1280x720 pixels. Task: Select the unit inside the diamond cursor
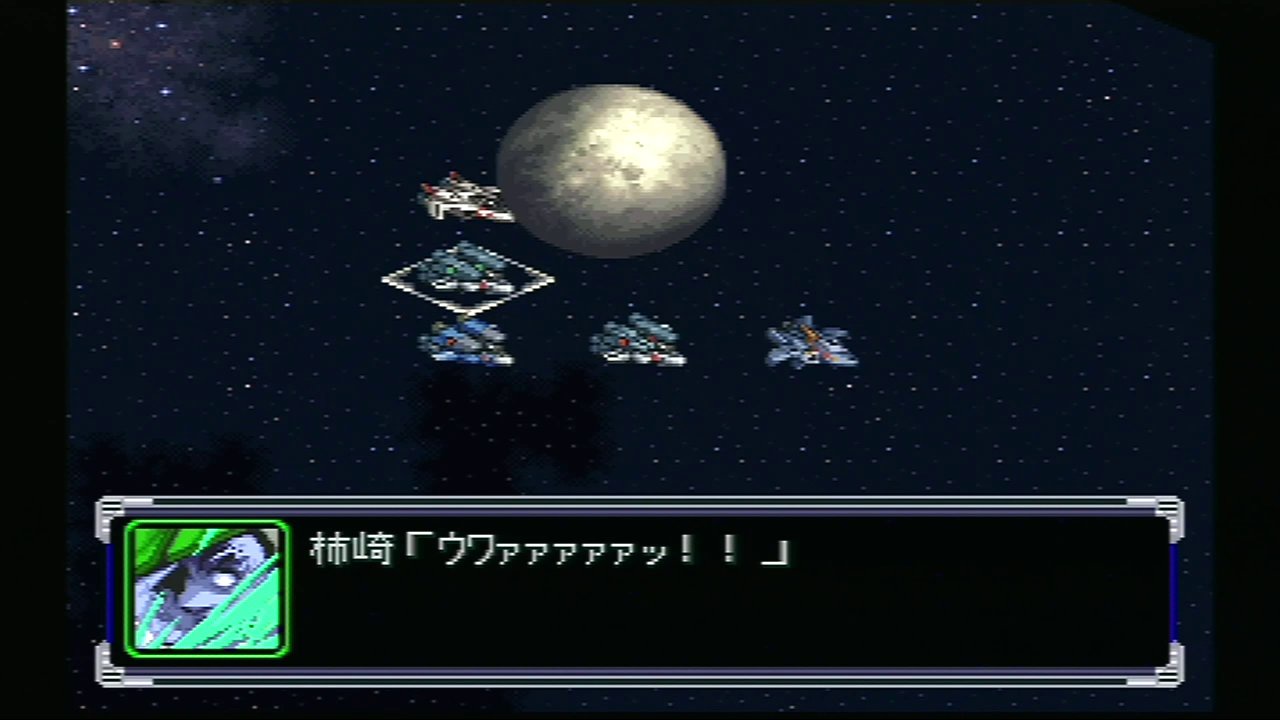click(467, 273)
